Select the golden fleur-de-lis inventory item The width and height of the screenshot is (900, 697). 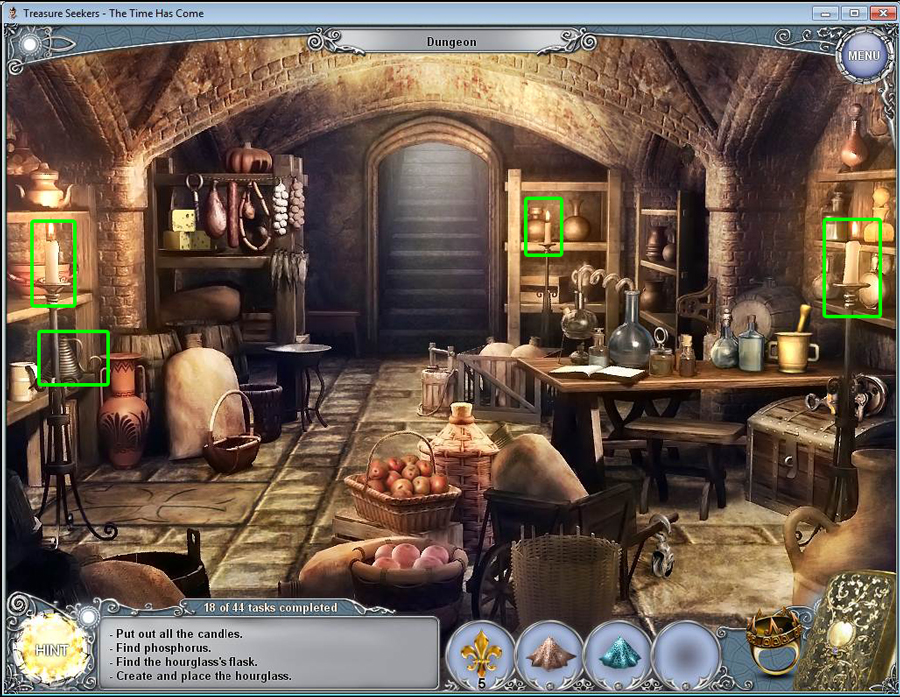click(x=481, y=652)
